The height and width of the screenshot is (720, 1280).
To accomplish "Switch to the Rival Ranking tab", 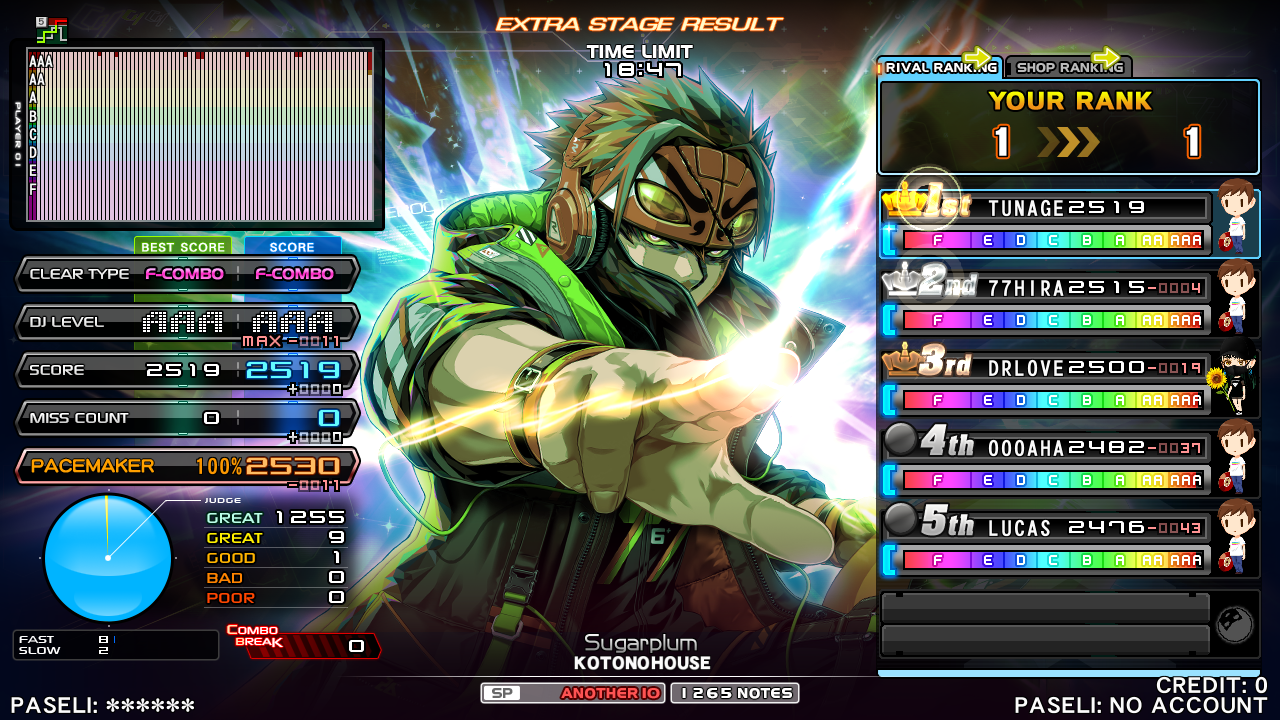I will pos(938,67).
